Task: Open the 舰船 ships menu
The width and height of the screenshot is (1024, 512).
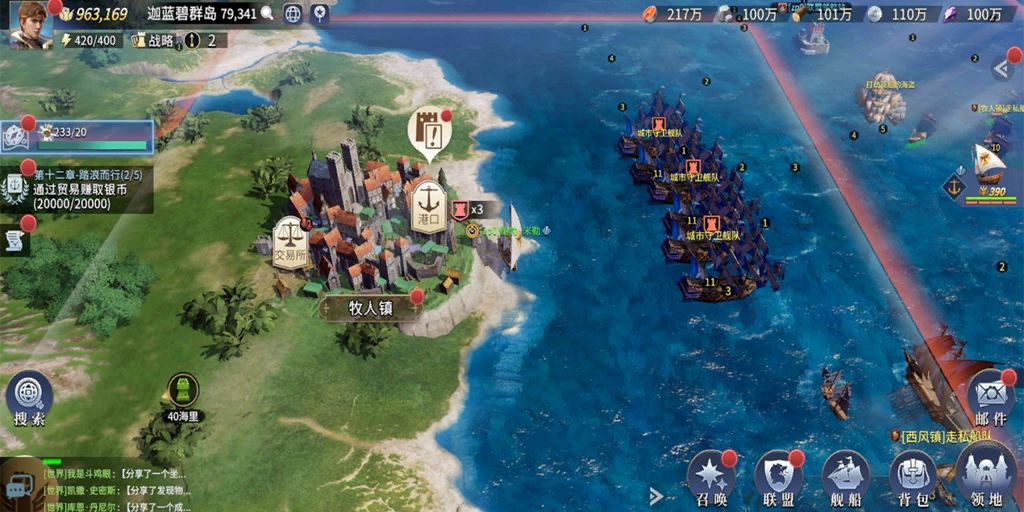Action: click(845, 478)
